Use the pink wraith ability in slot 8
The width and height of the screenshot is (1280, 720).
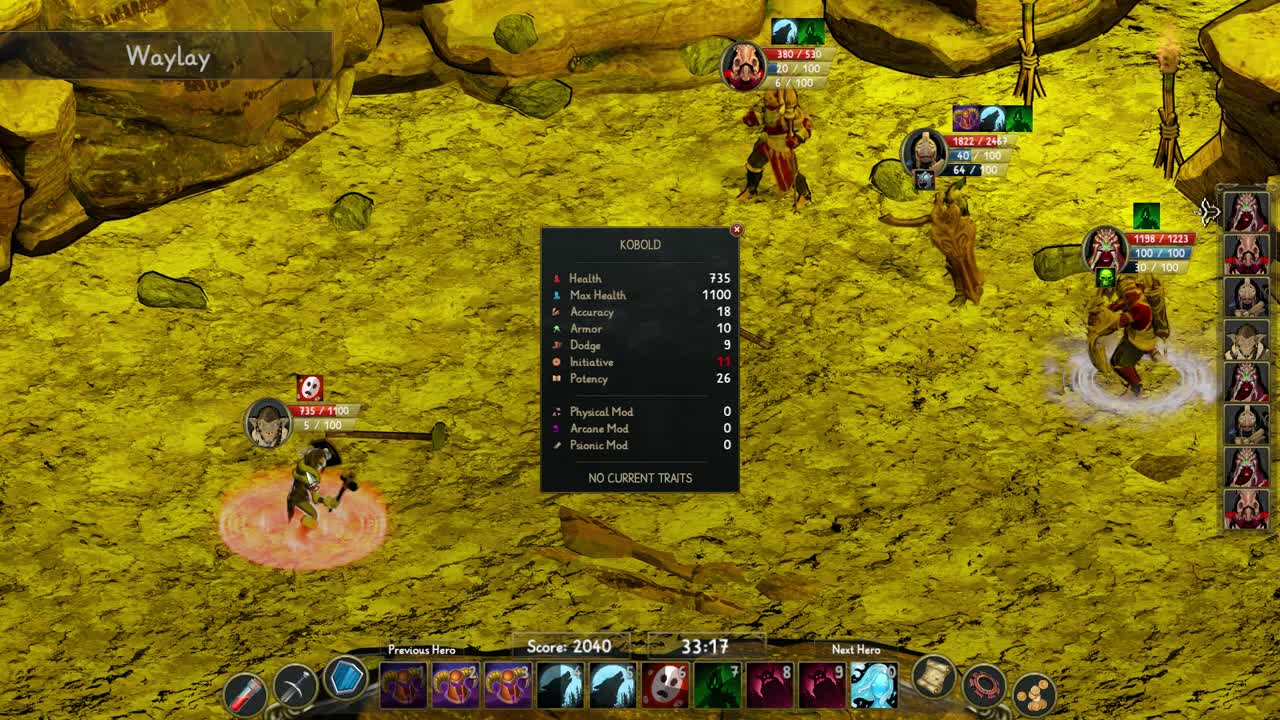(x=768, y=684)
